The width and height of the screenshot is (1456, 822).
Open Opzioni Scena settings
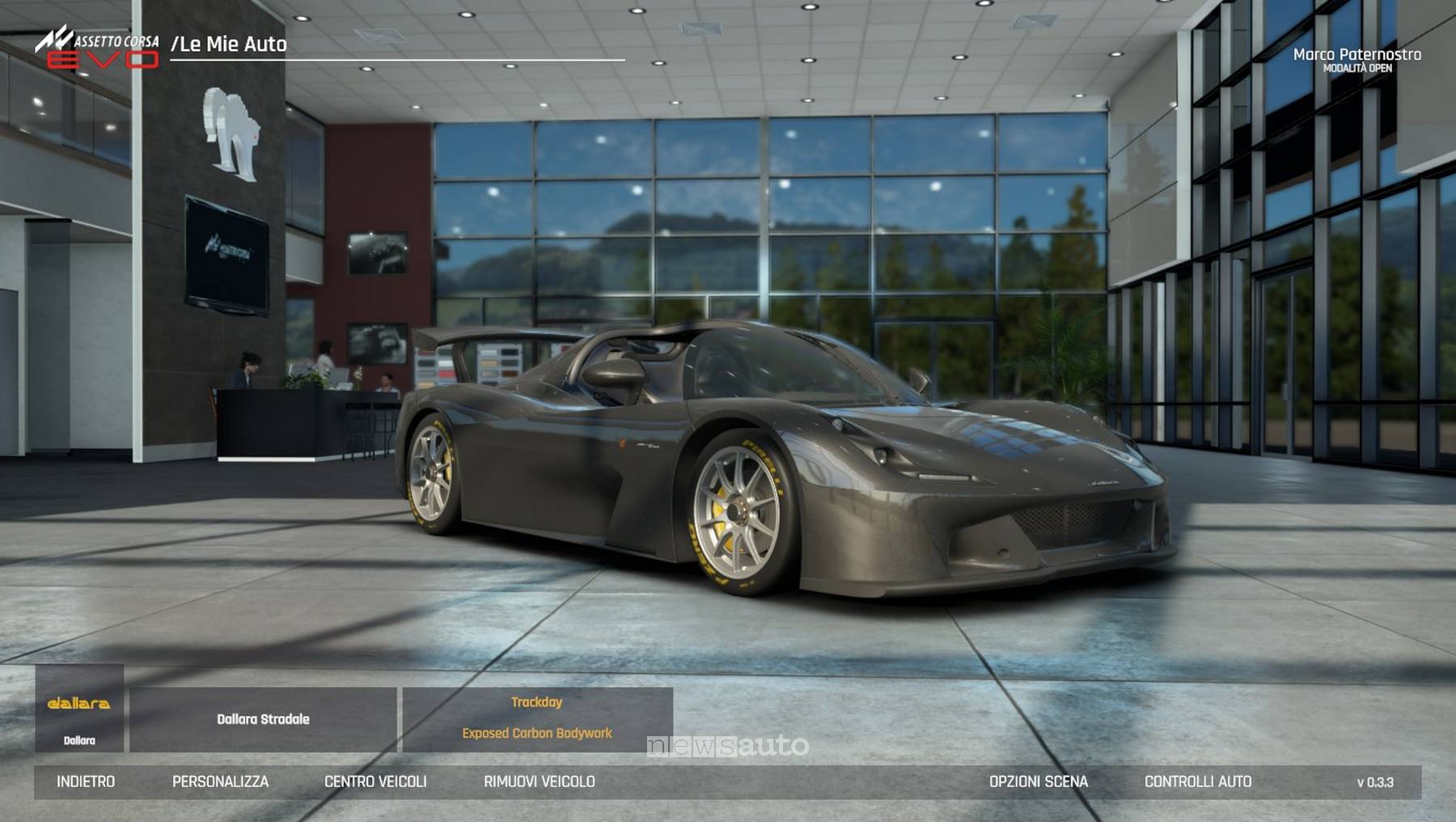[1039, 782]
